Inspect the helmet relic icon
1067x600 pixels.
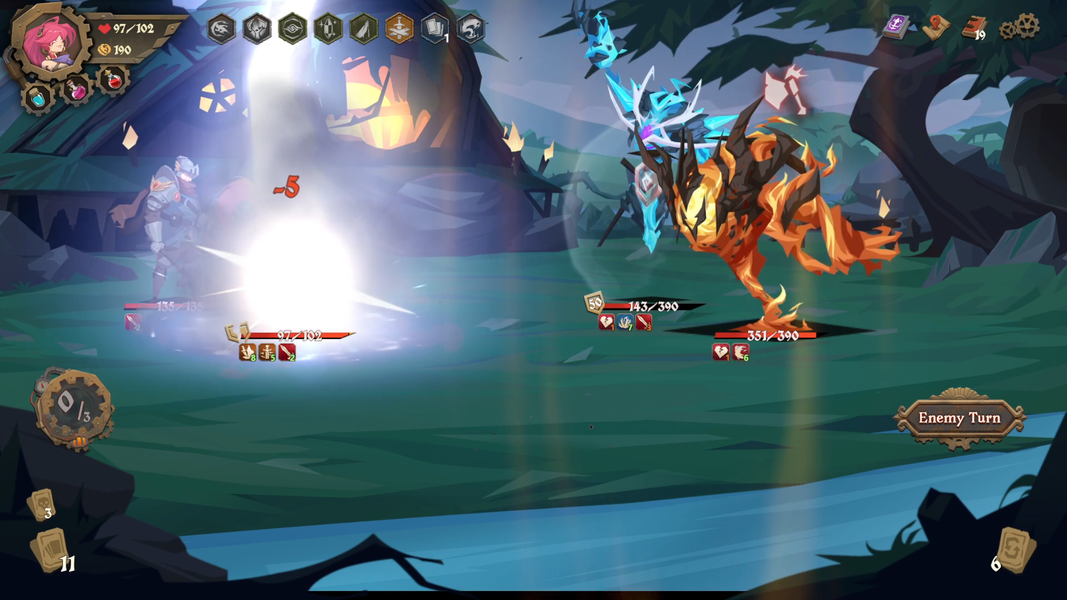point(257,28)
